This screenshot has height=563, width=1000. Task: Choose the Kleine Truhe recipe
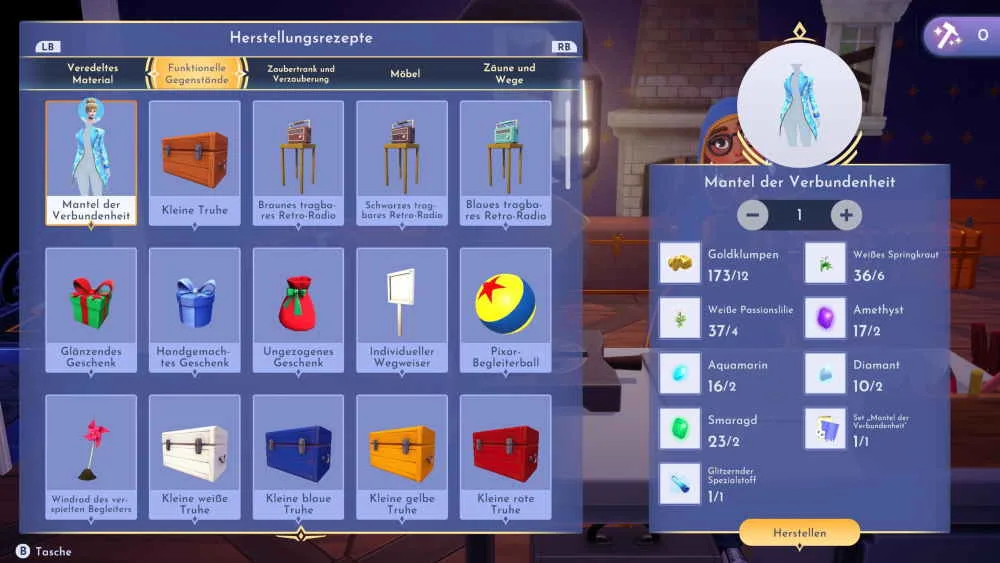pos(195,162)
